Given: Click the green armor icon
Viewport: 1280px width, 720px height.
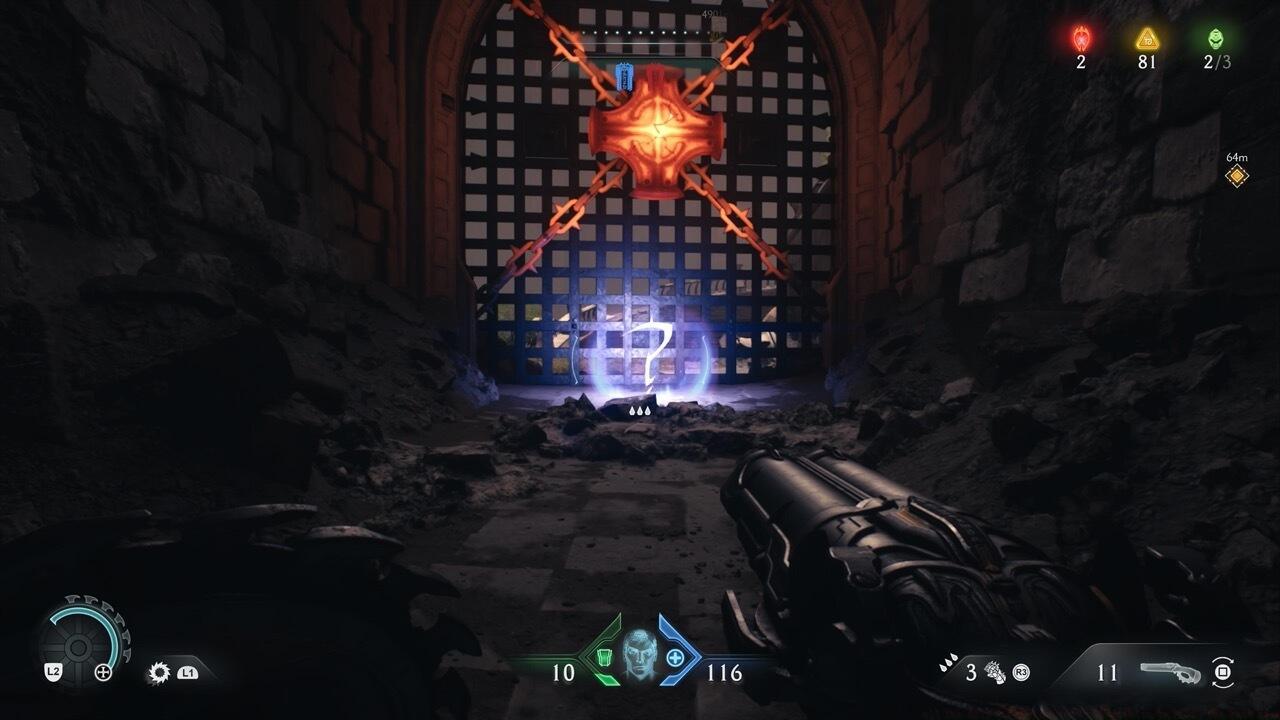Looking at the screenshot, I should (601, 658).
